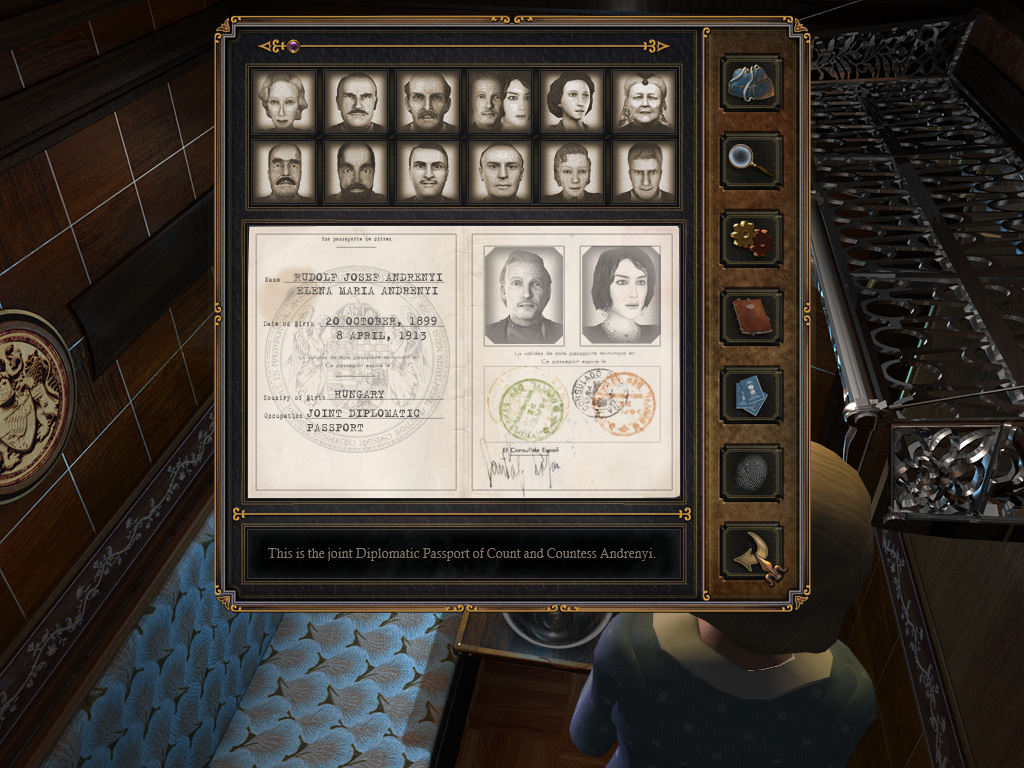The image size is (1024, 768).
Task: Activate the magnifying glass examine icon
Action: click(751, 161)
